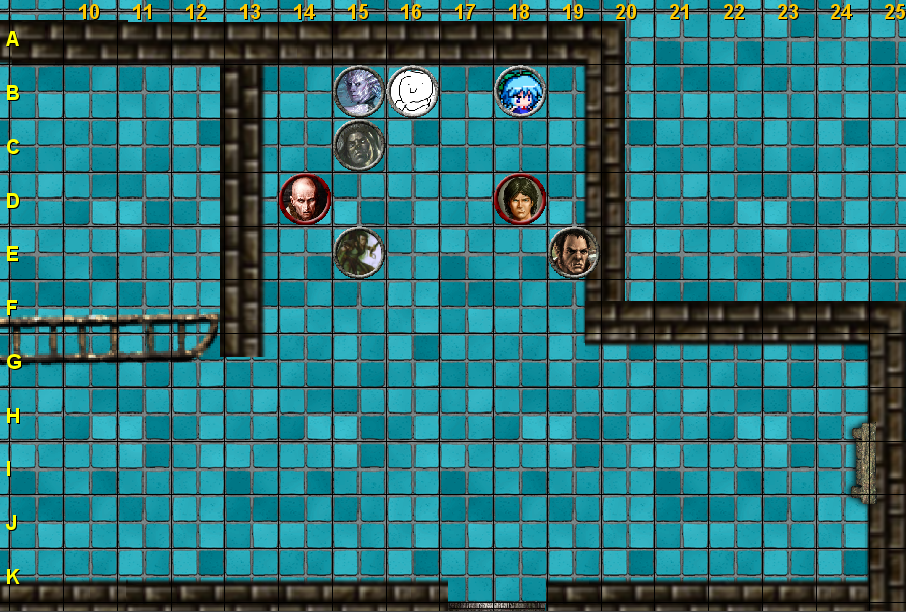Choose the grey stone-faced warrior token
Image resolution: width=906 pixels, height=612 pixels.
tap(359, 146)
